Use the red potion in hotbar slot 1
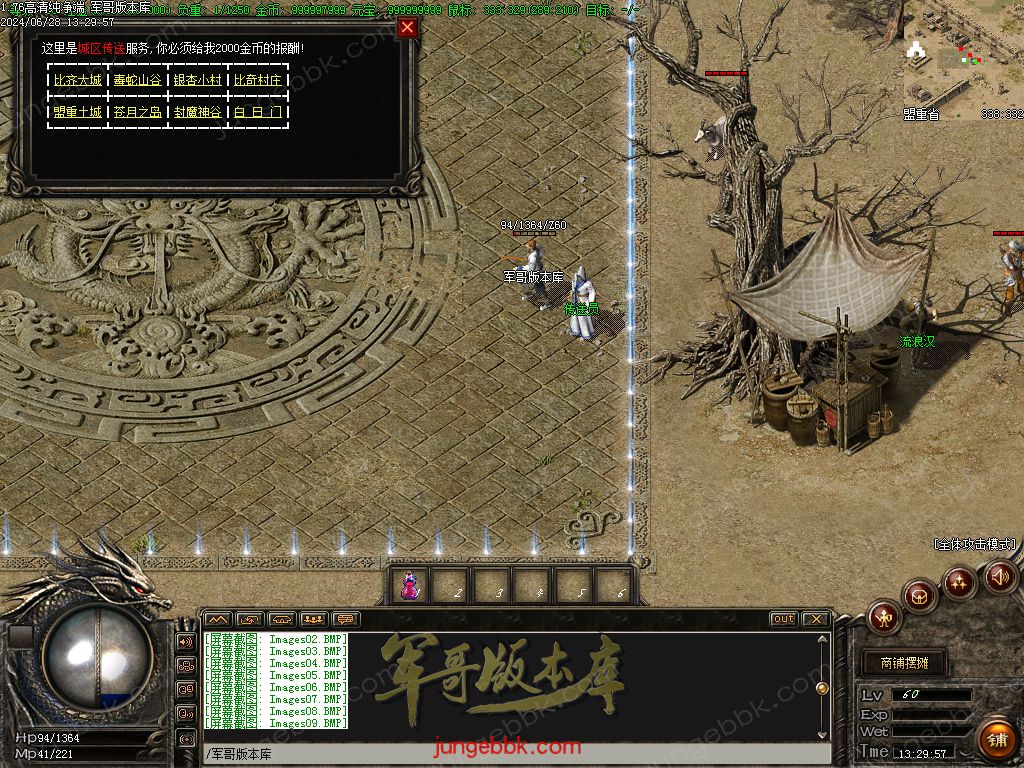 pos(409,587)
